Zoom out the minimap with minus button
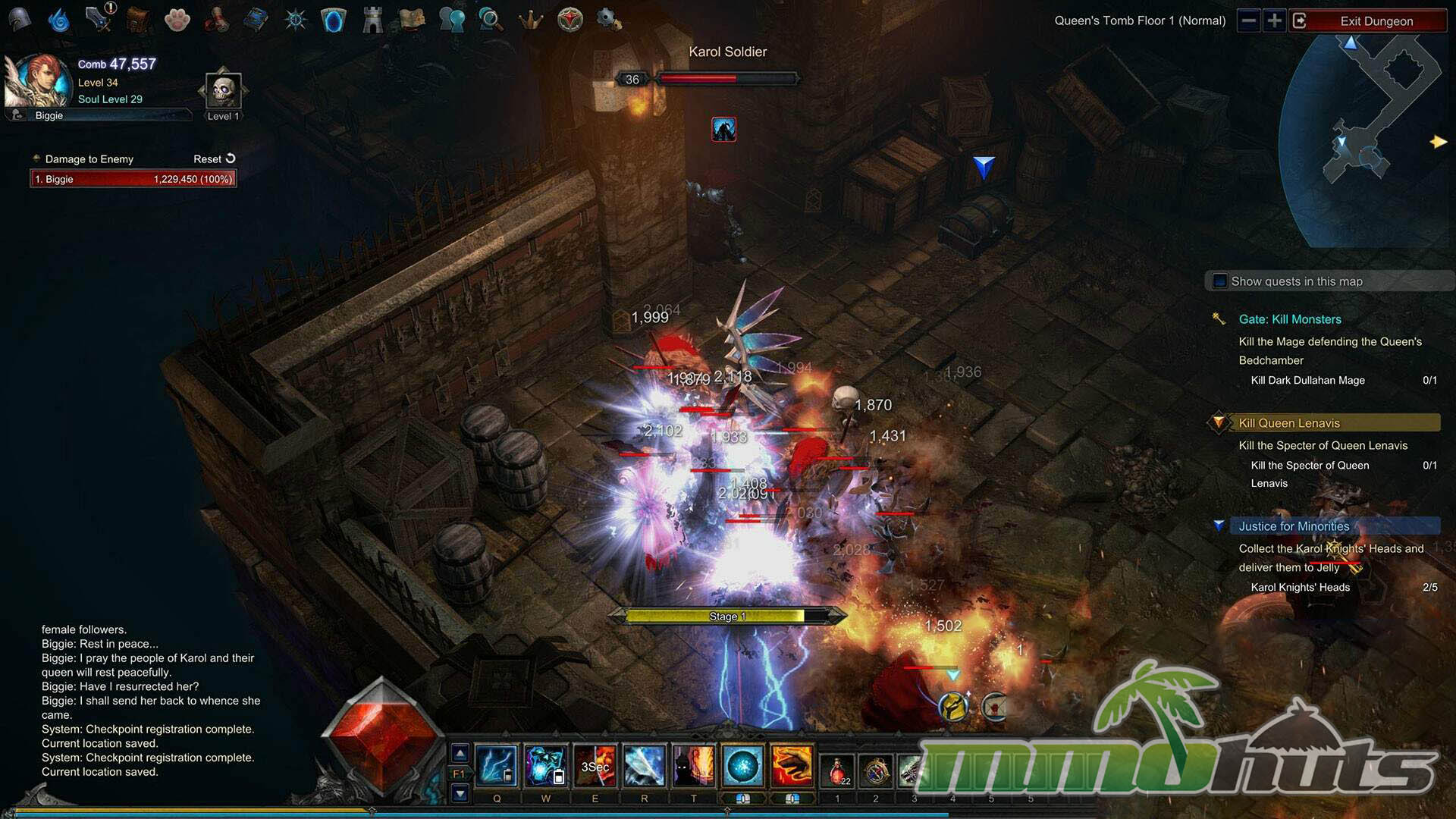The width and height of the screenshot is (1456, 819). click(x=1249, y=20)
